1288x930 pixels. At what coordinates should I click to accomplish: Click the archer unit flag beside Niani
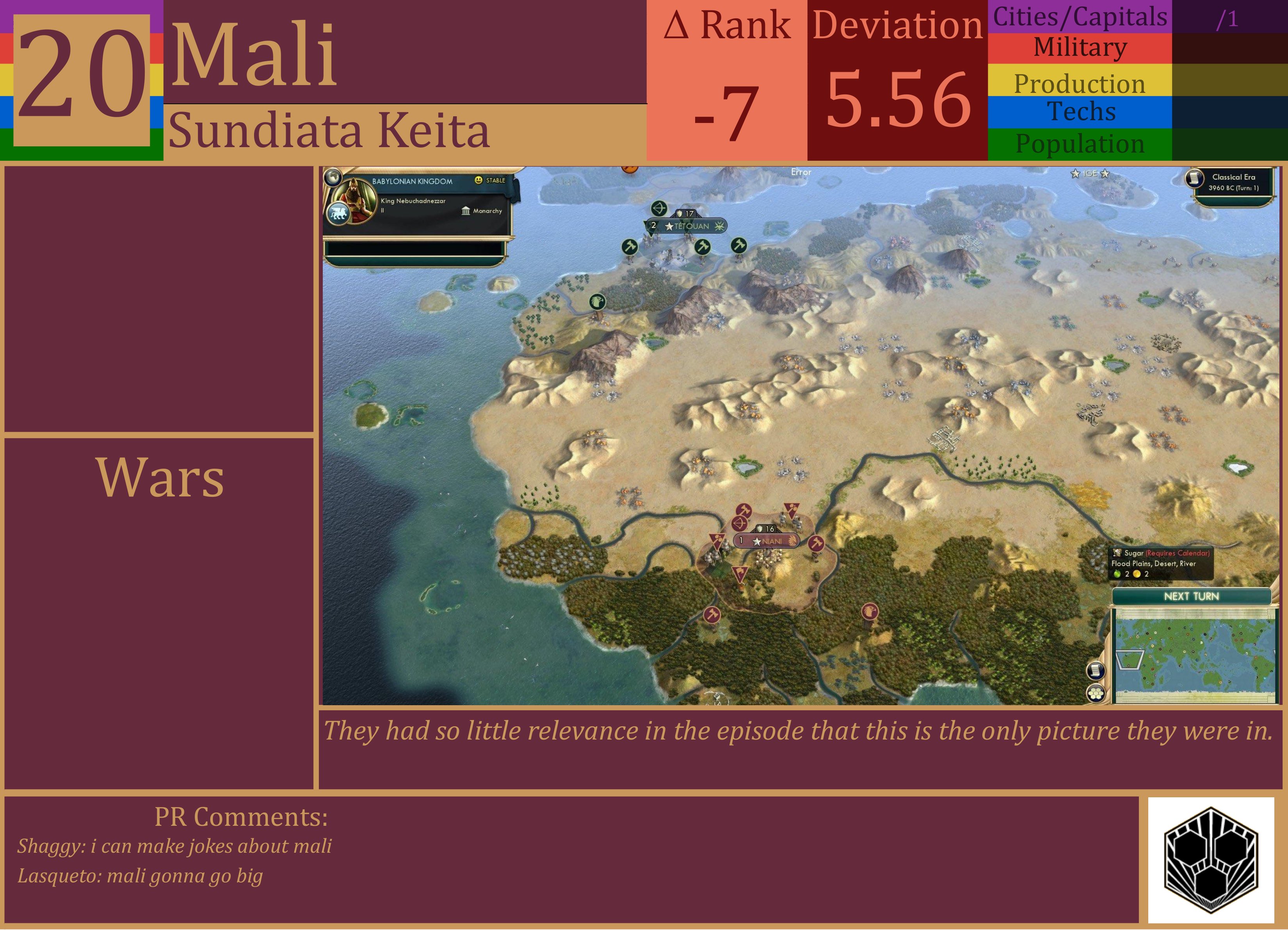coord(740,523)
